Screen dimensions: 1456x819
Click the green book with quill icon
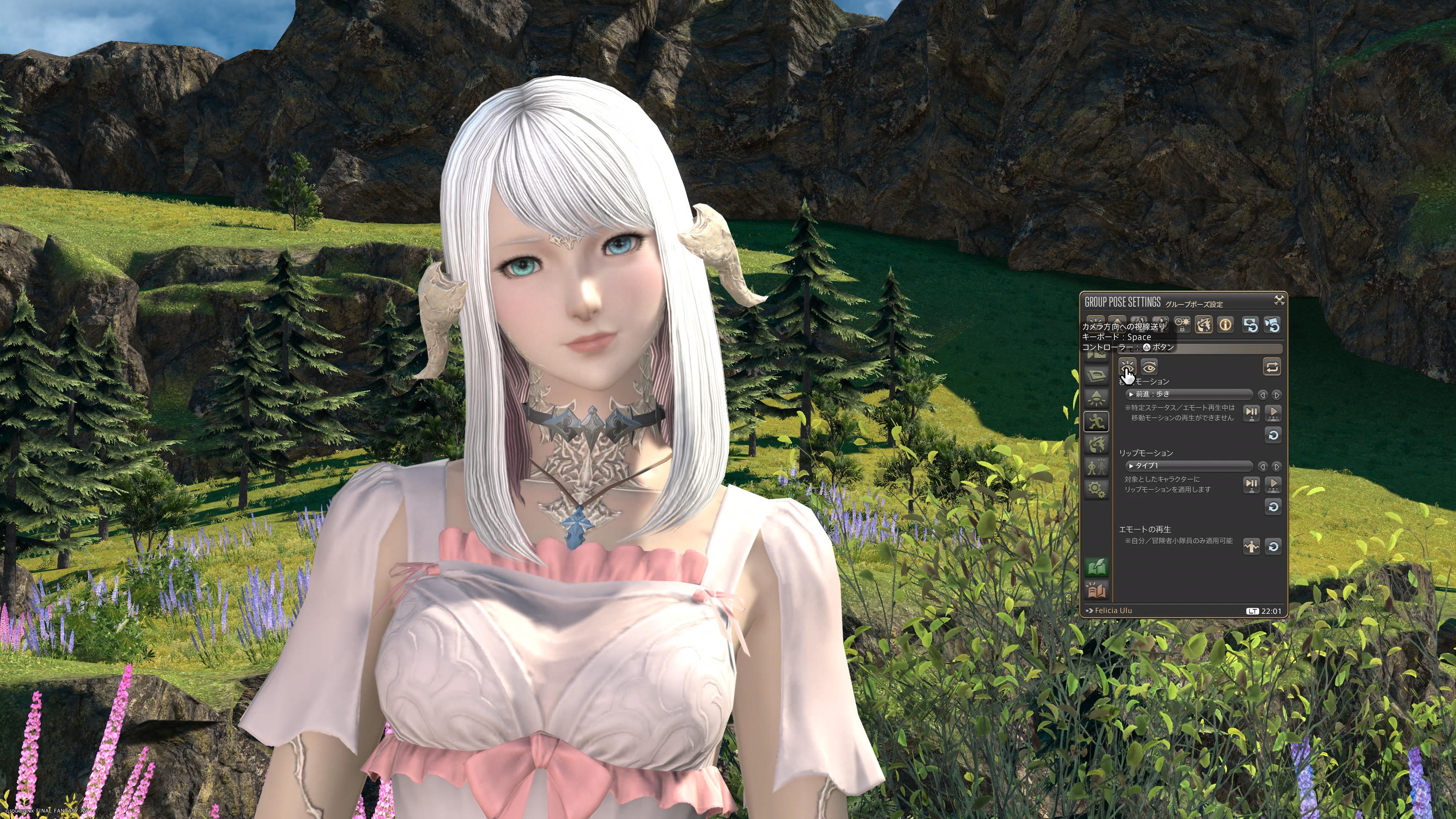click(x=1097, y=568)
